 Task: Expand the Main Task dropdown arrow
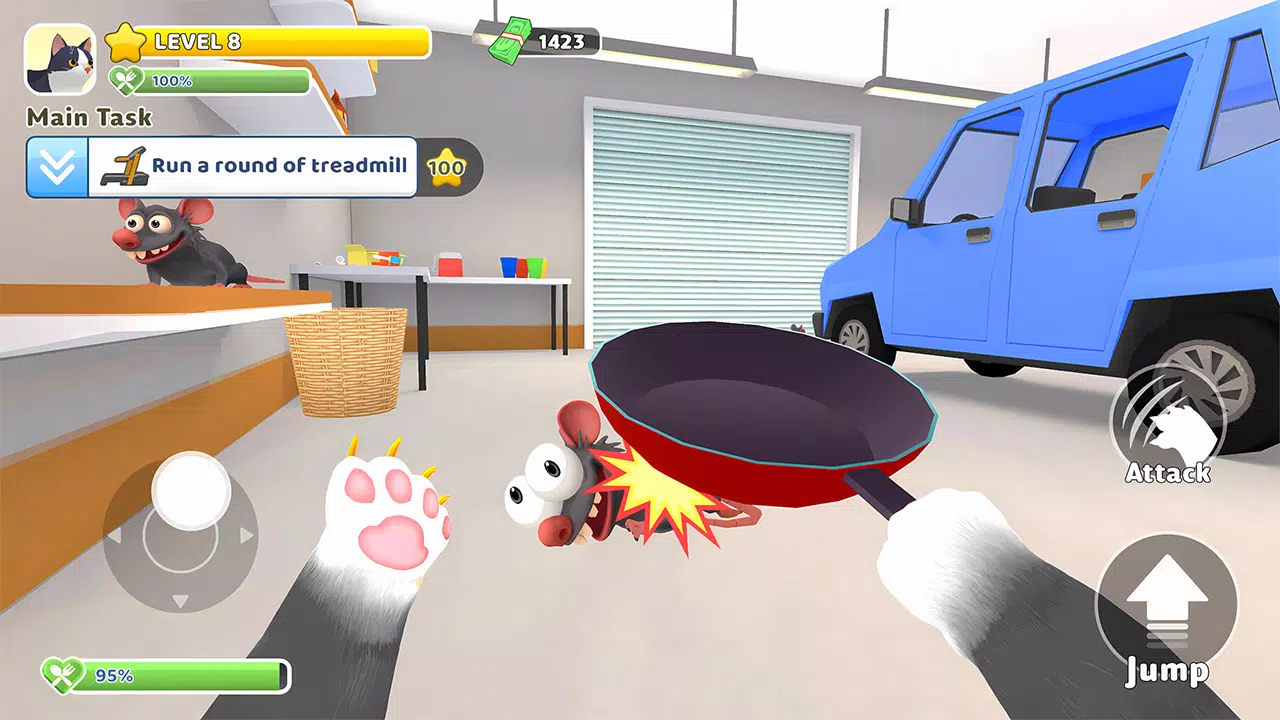tap(57, 167)
